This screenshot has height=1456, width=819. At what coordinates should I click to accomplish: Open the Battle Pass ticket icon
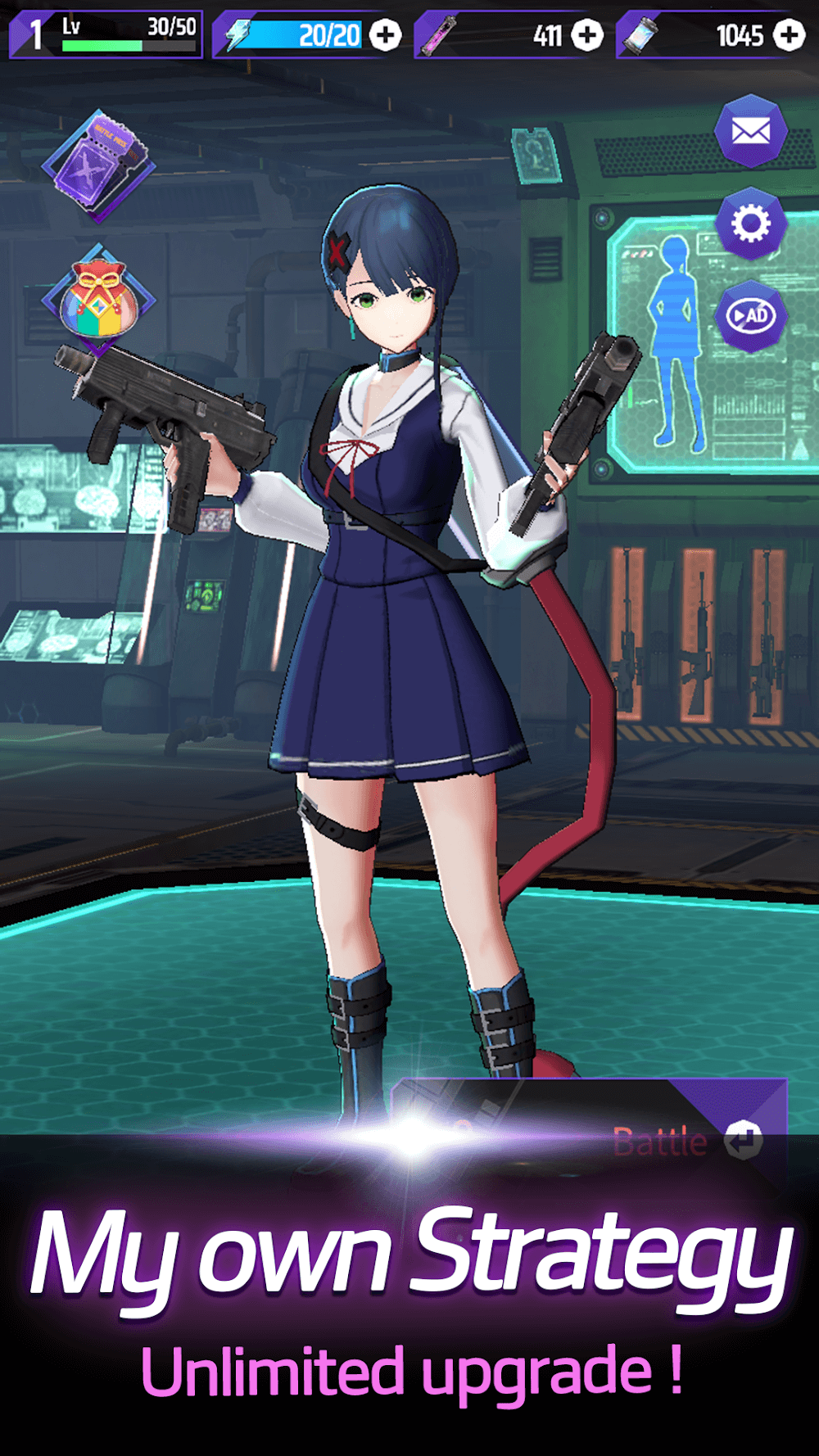(x=99, y=165)
